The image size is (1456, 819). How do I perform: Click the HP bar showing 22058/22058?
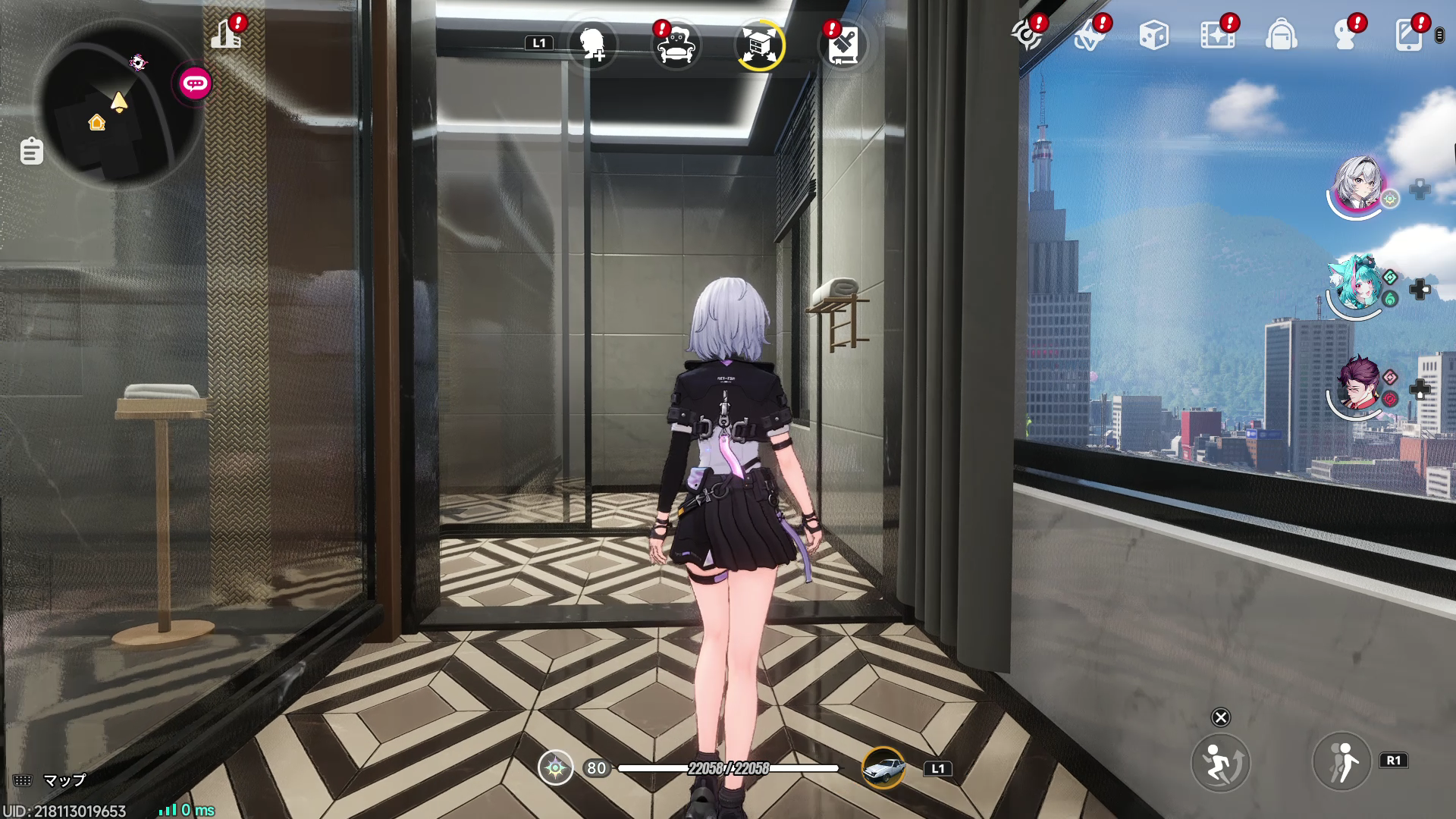point(728,769)
